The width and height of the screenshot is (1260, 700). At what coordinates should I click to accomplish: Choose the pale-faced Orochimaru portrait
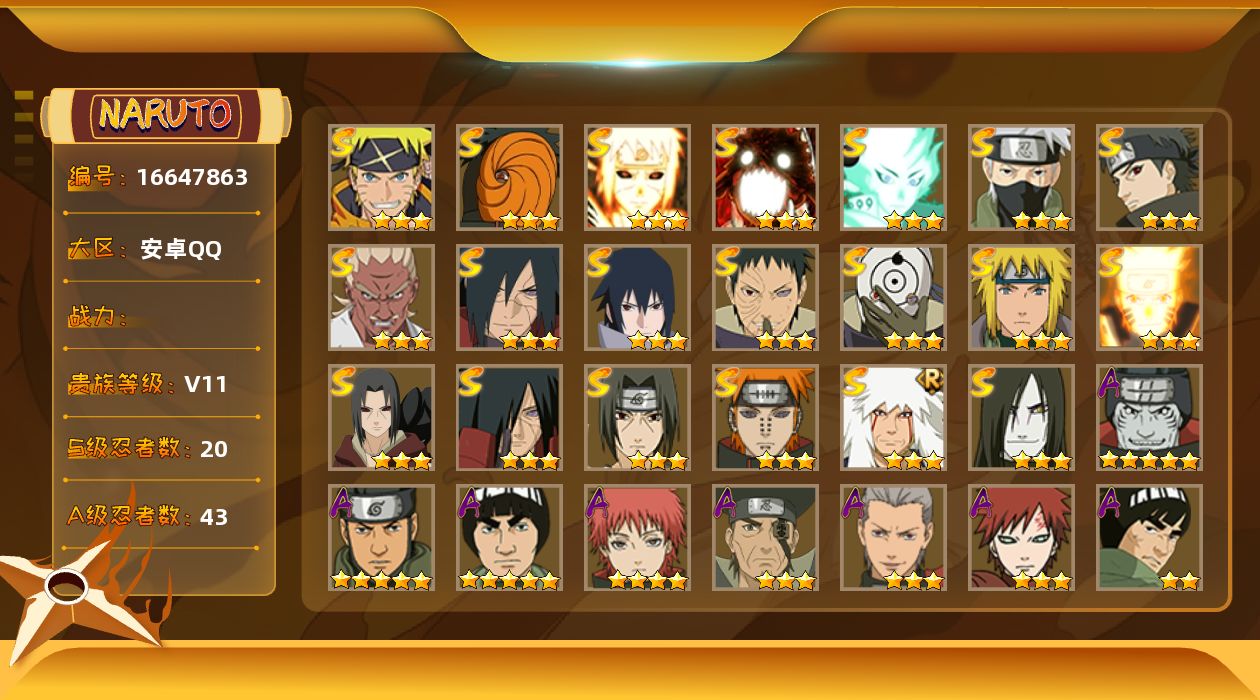(1021, 417)
